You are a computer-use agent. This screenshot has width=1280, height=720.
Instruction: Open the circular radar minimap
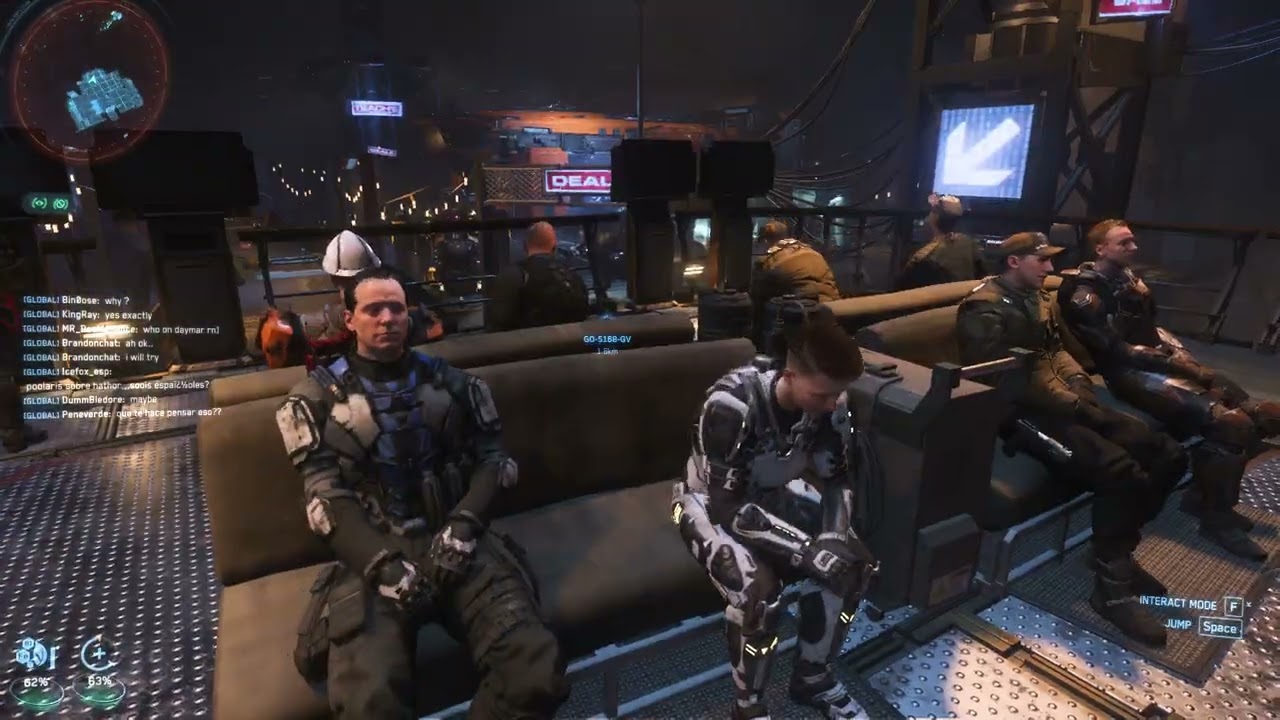pos(89,78)
